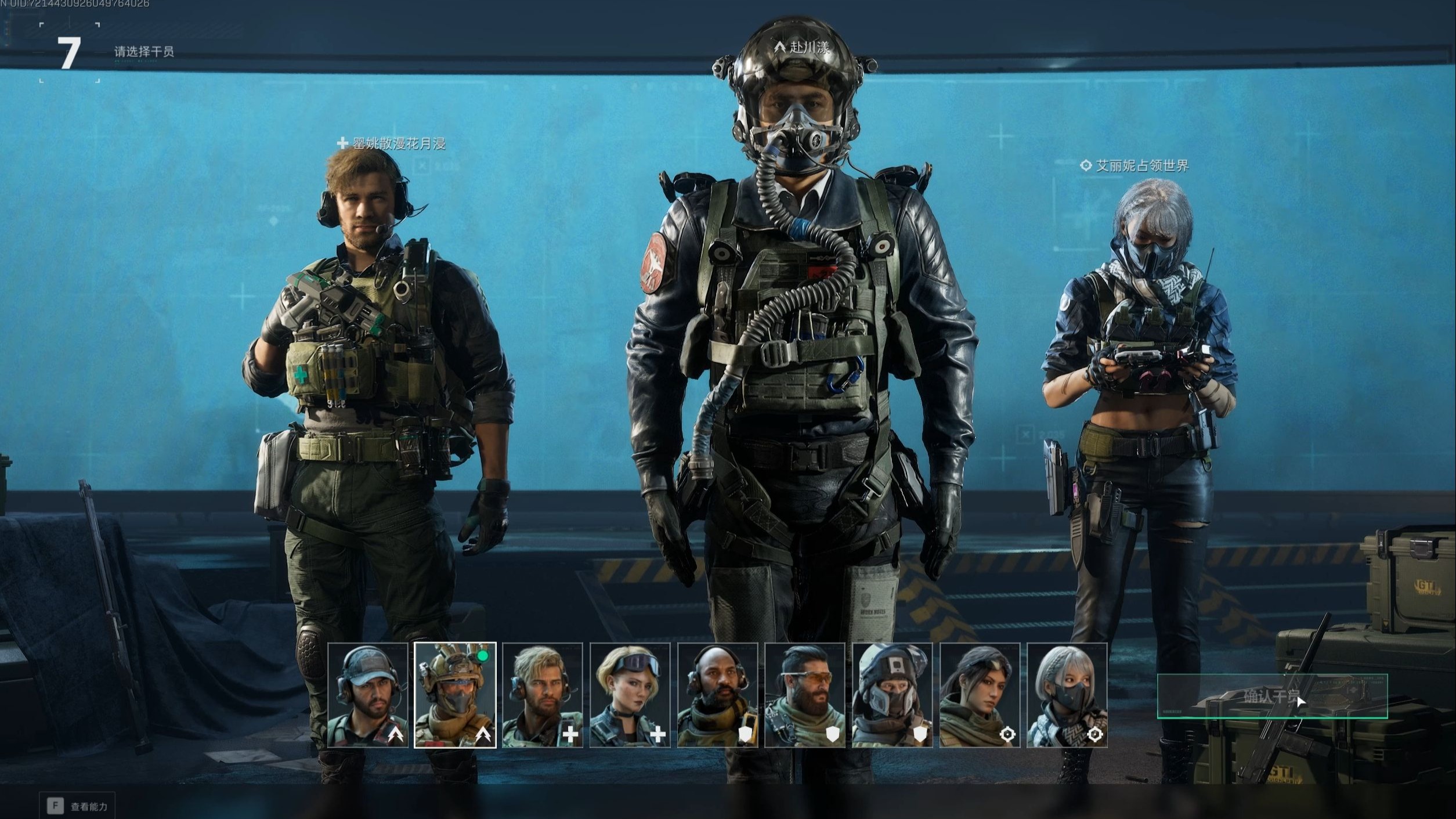Pick the bearded operator with orange glasses
This screenshot has width=1456, height=819.
(x=805, y=695)
